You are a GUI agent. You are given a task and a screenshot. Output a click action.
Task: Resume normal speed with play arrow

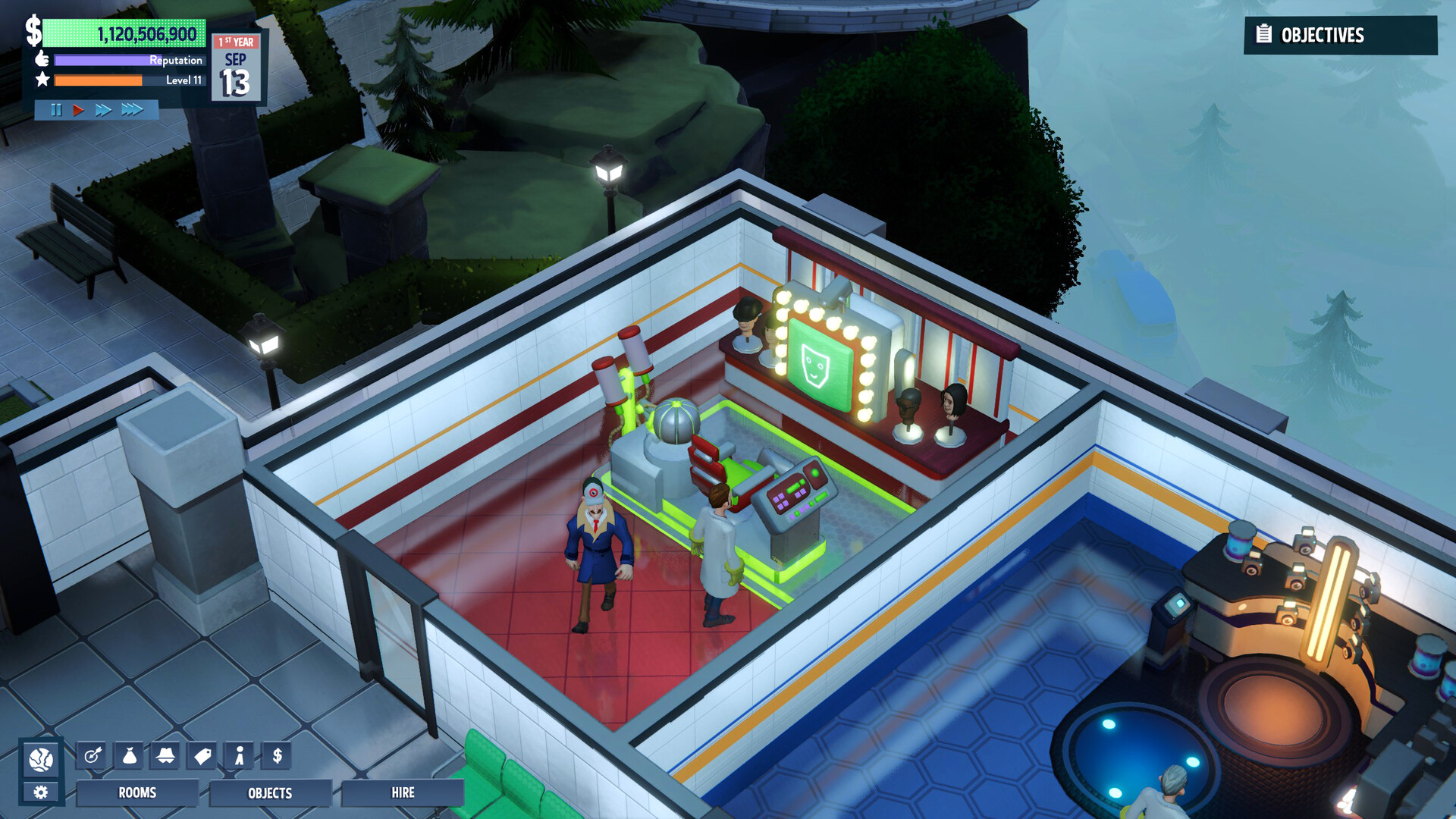pos(78,109)
